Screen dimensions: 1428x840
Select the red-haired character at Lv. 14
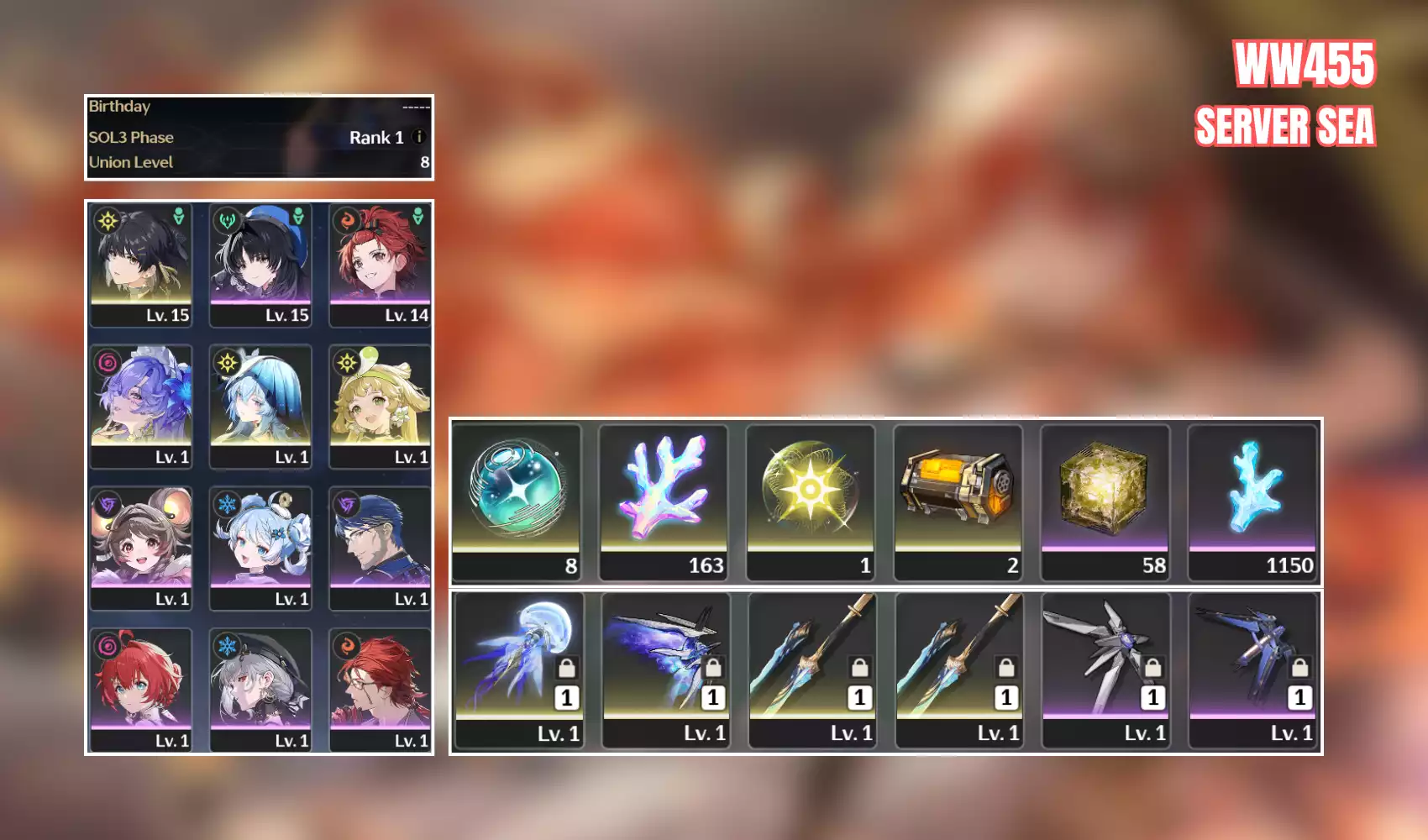click(x=380, y=264)
